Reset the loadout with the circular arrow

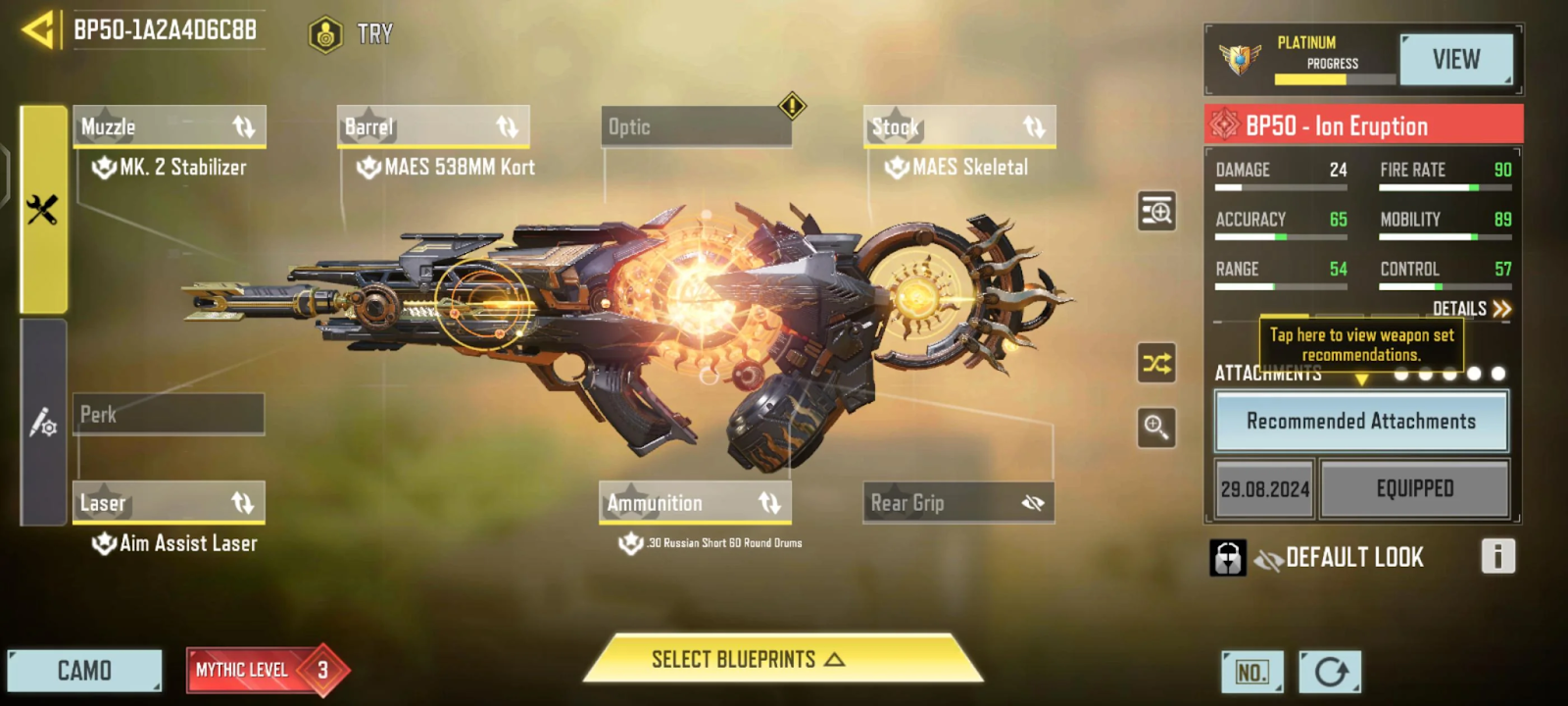pos(1330,672)
